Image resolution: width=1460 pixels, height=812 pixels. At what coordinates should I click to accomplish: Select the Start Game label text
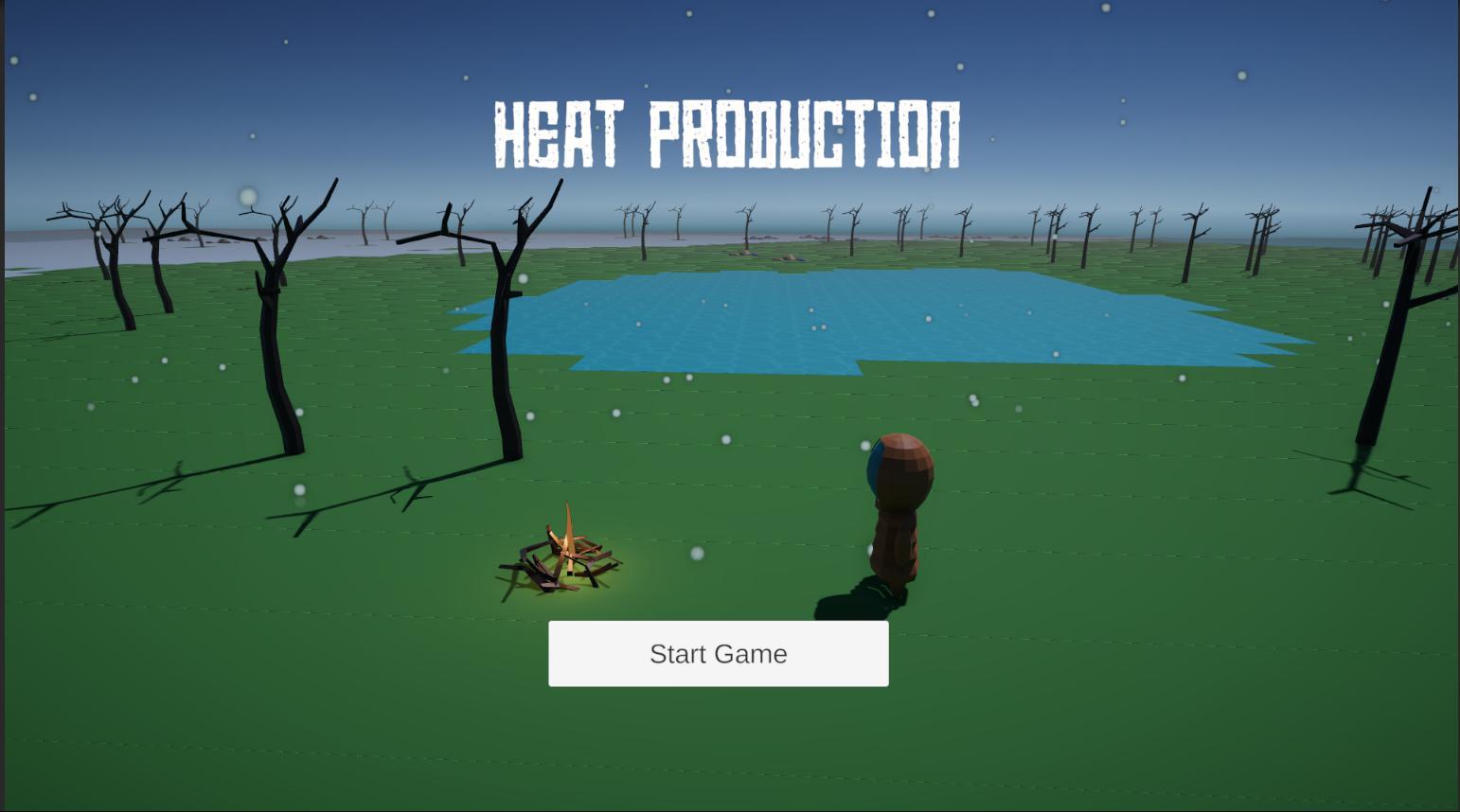click(x=718, y=653)
